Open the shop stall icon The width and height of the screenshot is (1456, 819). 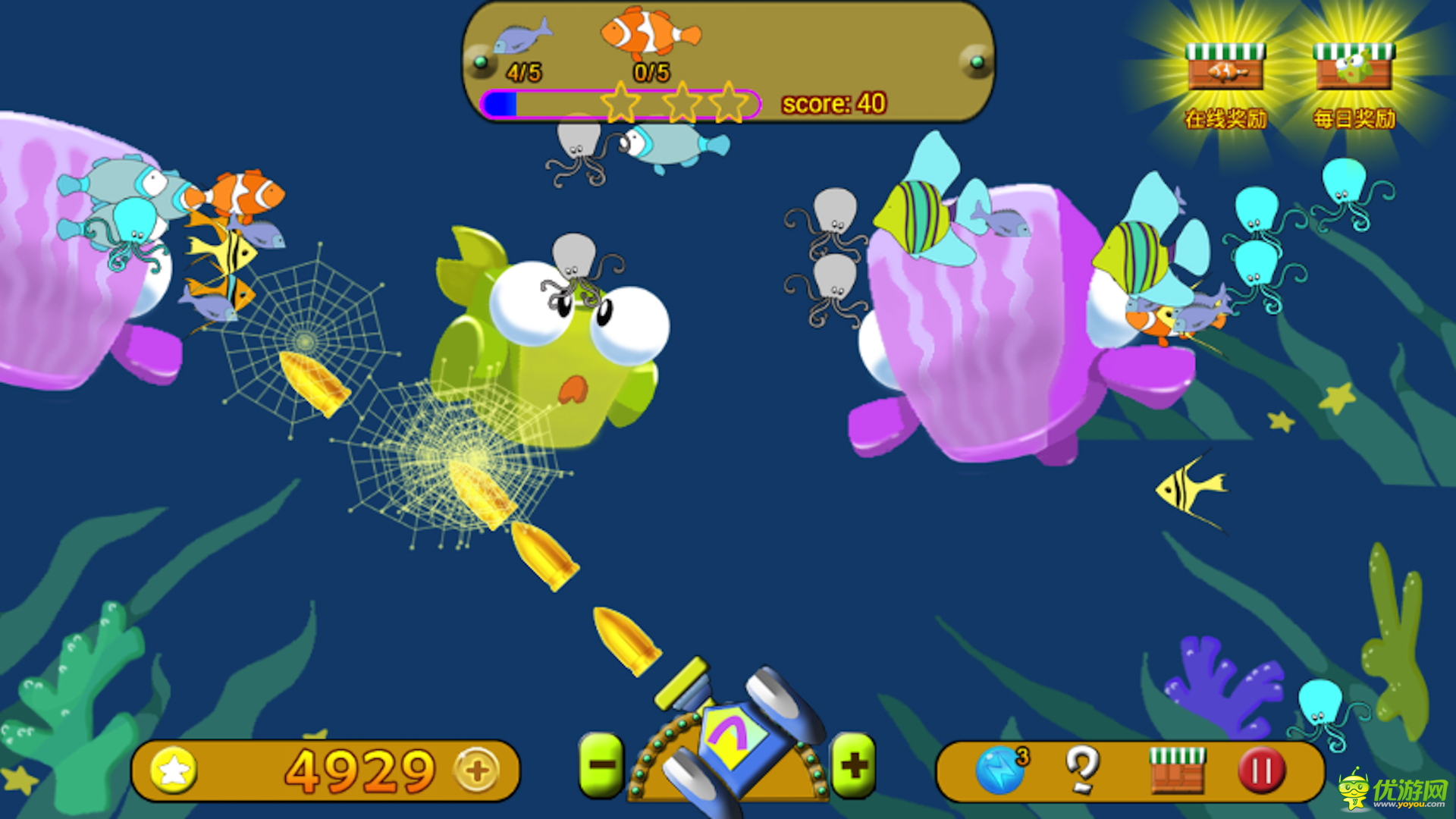1177,769
